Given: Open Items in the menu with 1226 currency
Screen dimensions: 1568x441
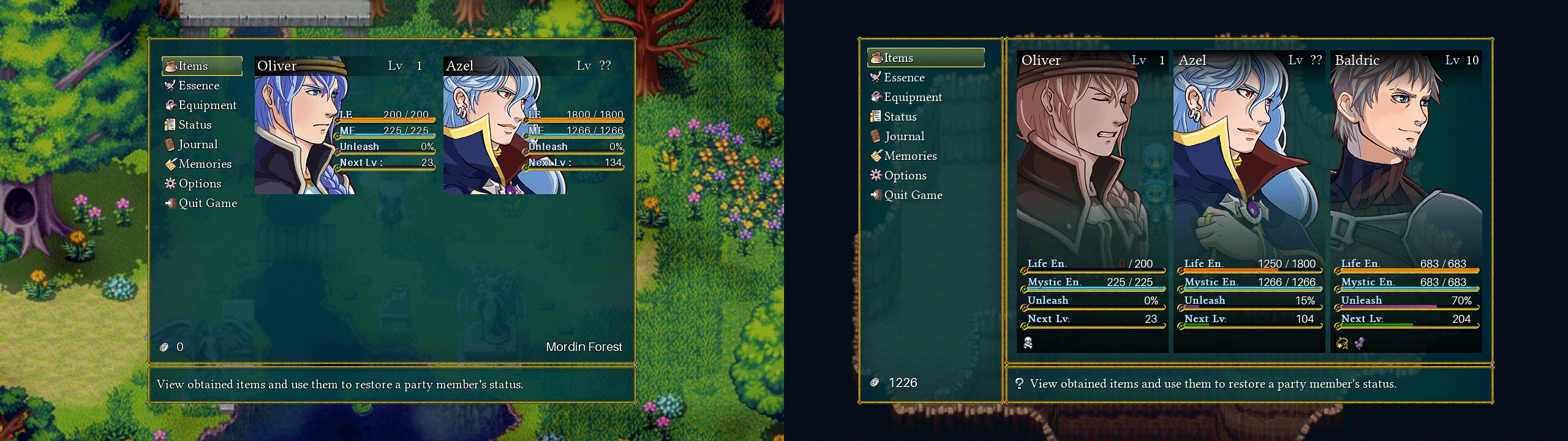Looking at the screenshot, I should click(x=925, y=58).
